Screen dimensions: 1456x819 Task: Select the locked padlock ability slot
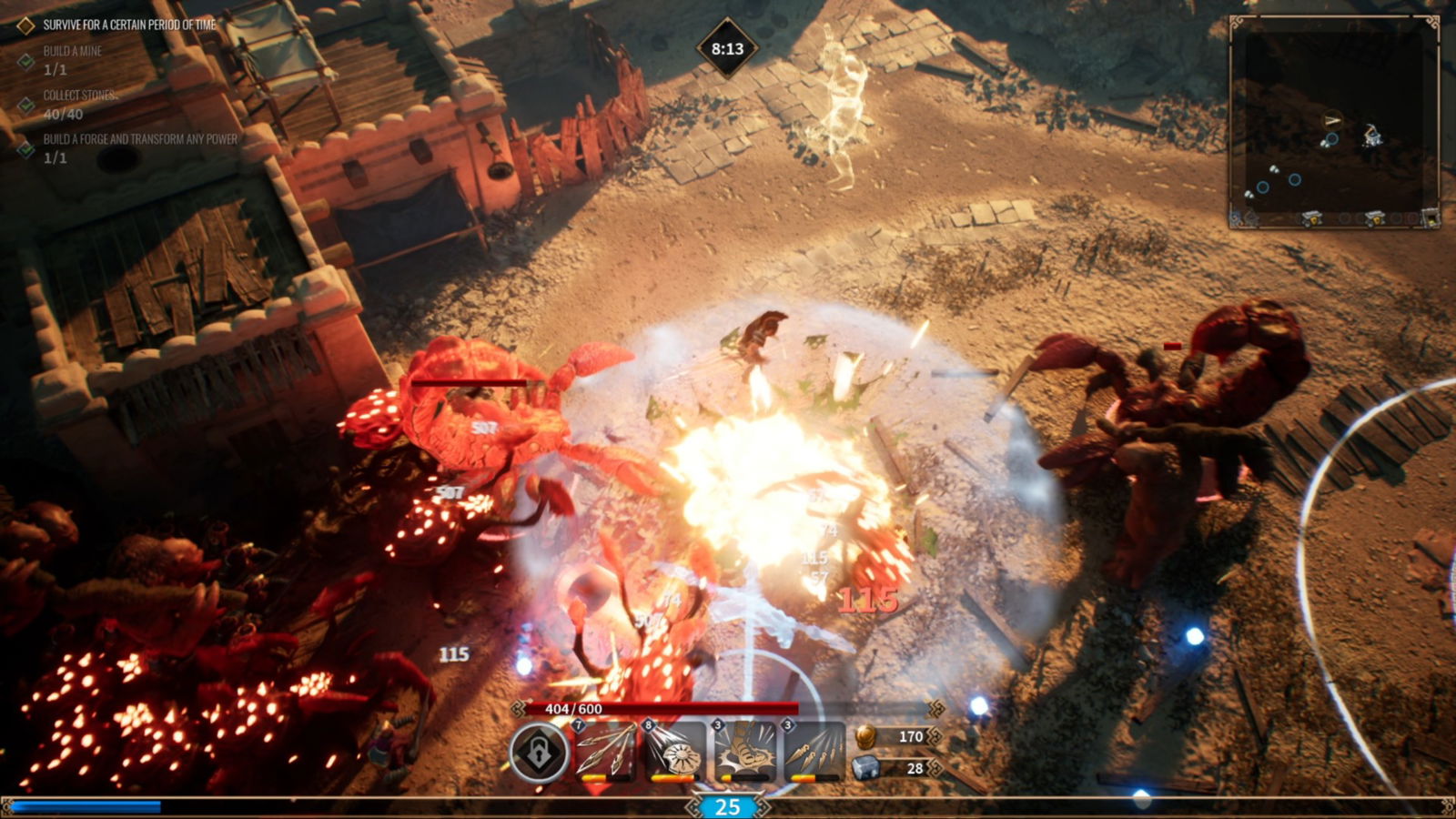539,753
